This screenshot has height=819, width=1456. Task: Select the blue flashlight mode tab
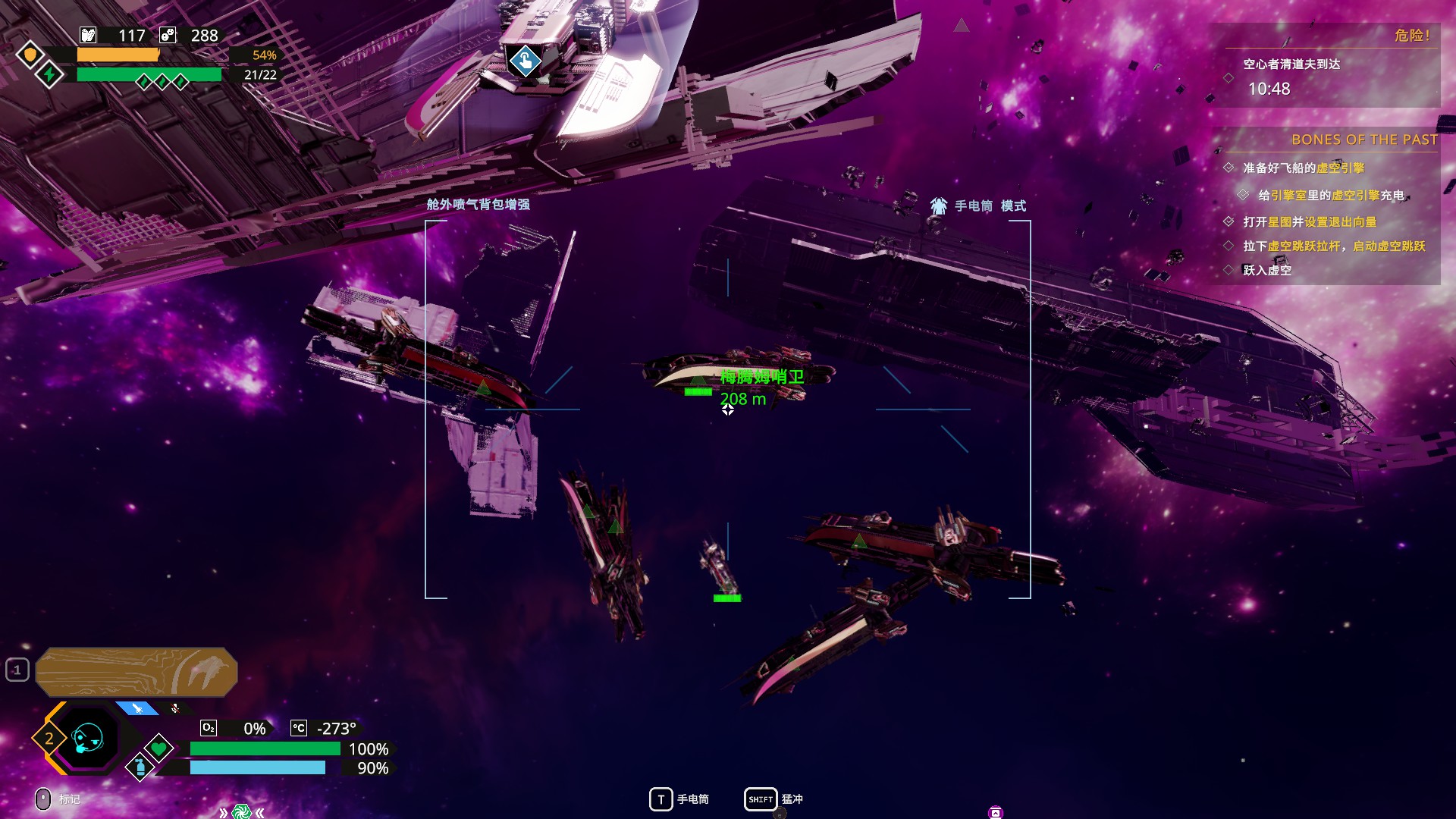click(138, 708)
